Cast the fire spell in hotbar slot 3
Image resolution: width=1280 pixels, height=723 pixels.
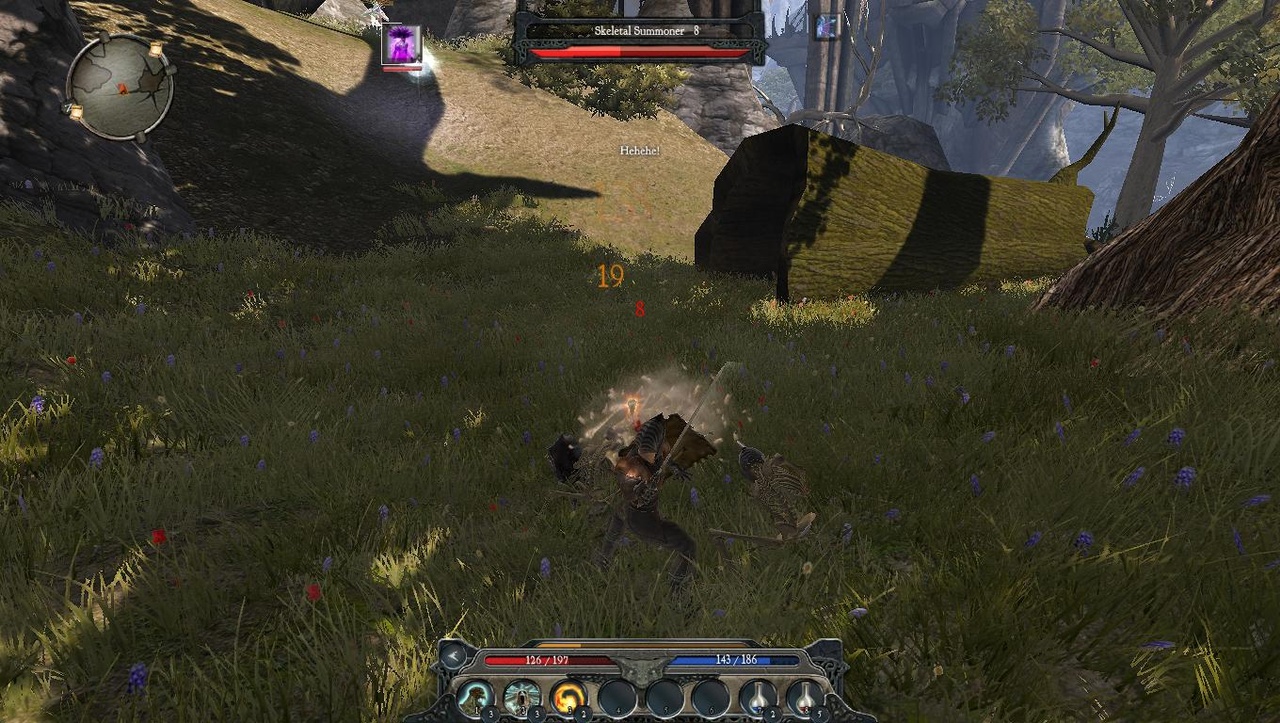coord(568,697)
